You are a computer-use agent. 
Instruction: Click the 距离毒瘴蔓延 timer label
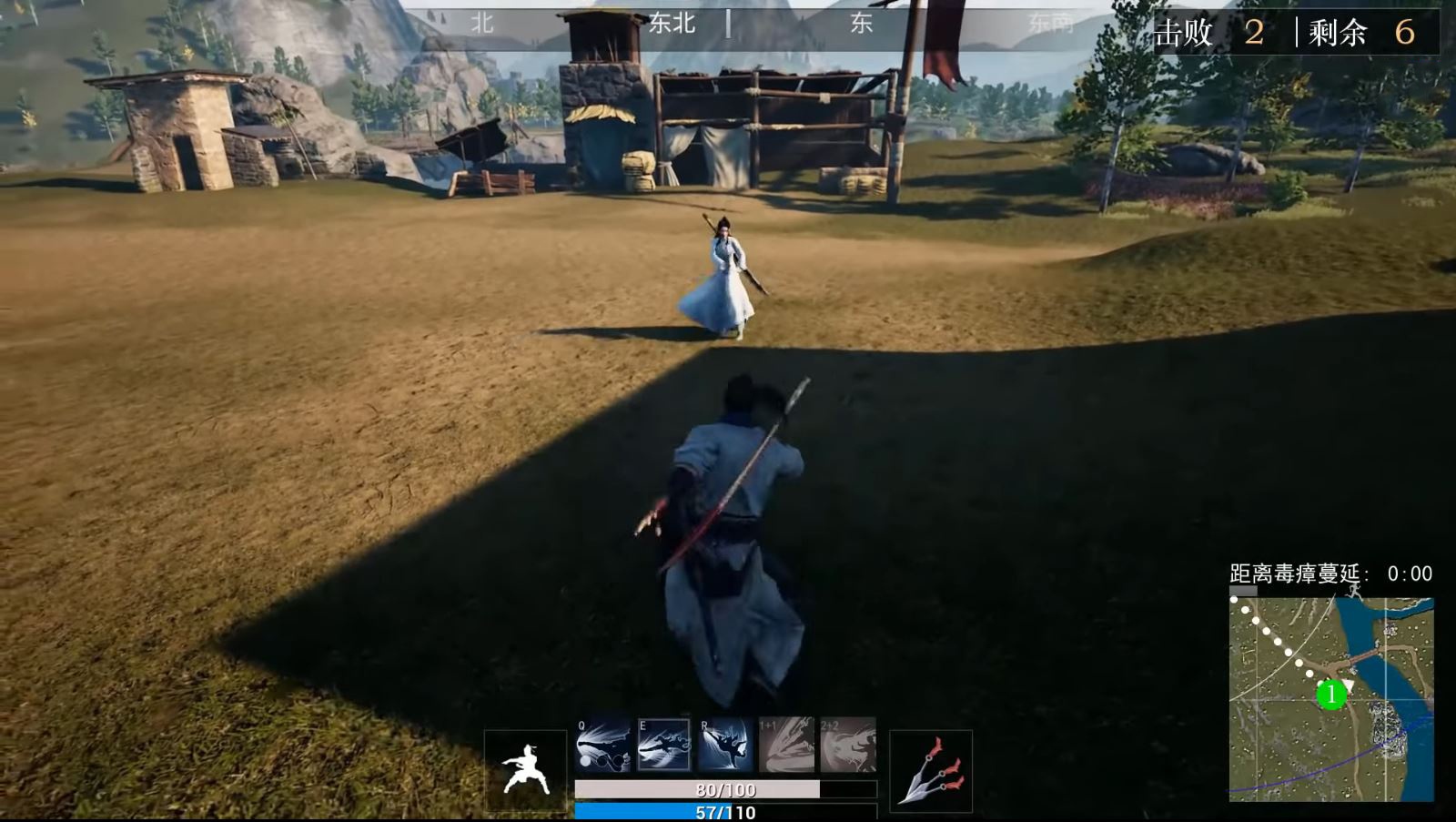click(1295, 573)
